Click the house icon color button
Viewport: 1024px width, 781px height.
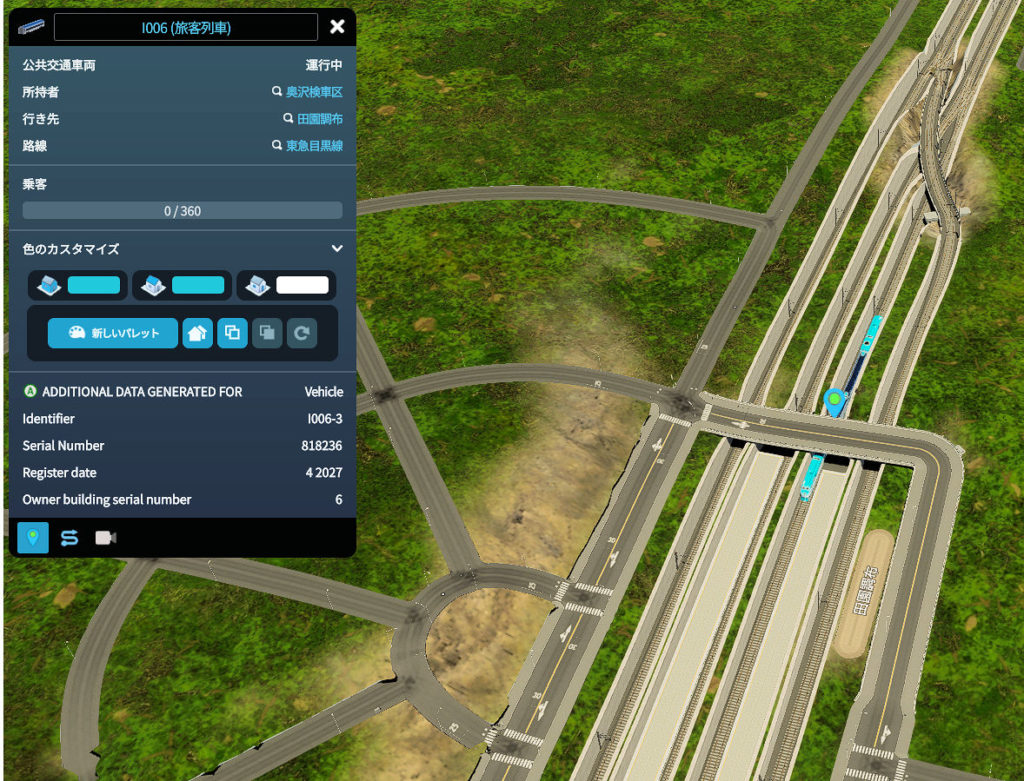pos(198,333)
